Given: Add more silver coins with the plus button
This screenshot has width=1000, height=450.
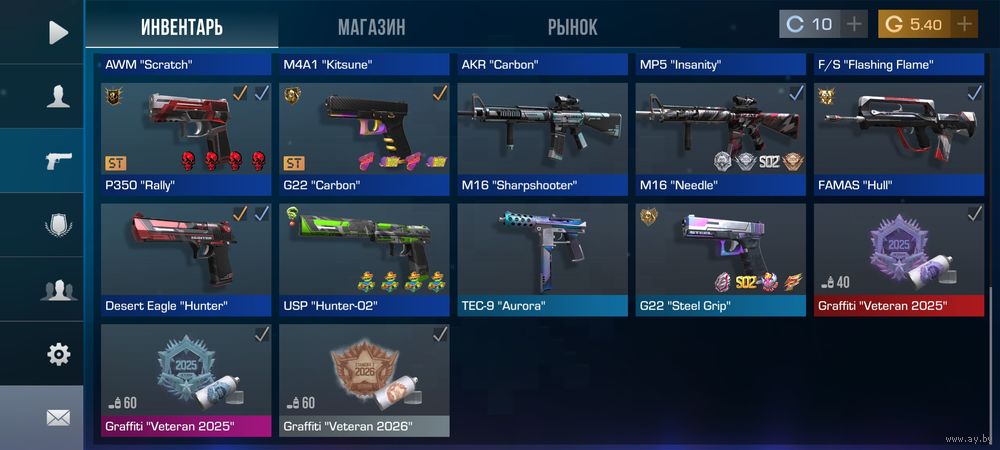Looking at the screenshot, I should coord(853,24).
